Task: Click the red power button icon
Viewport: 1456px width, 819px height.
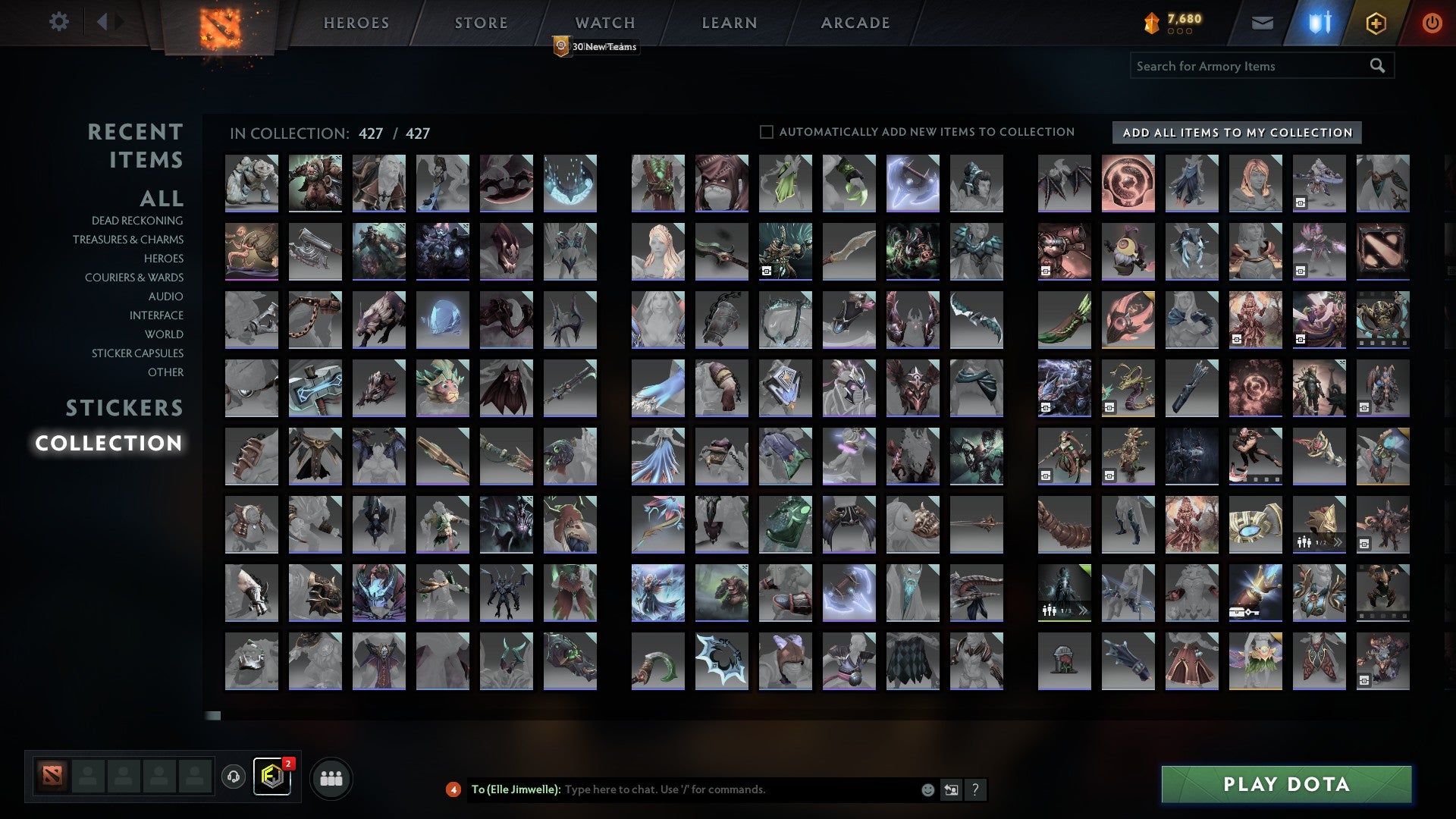Action: tap(1432, 23)
